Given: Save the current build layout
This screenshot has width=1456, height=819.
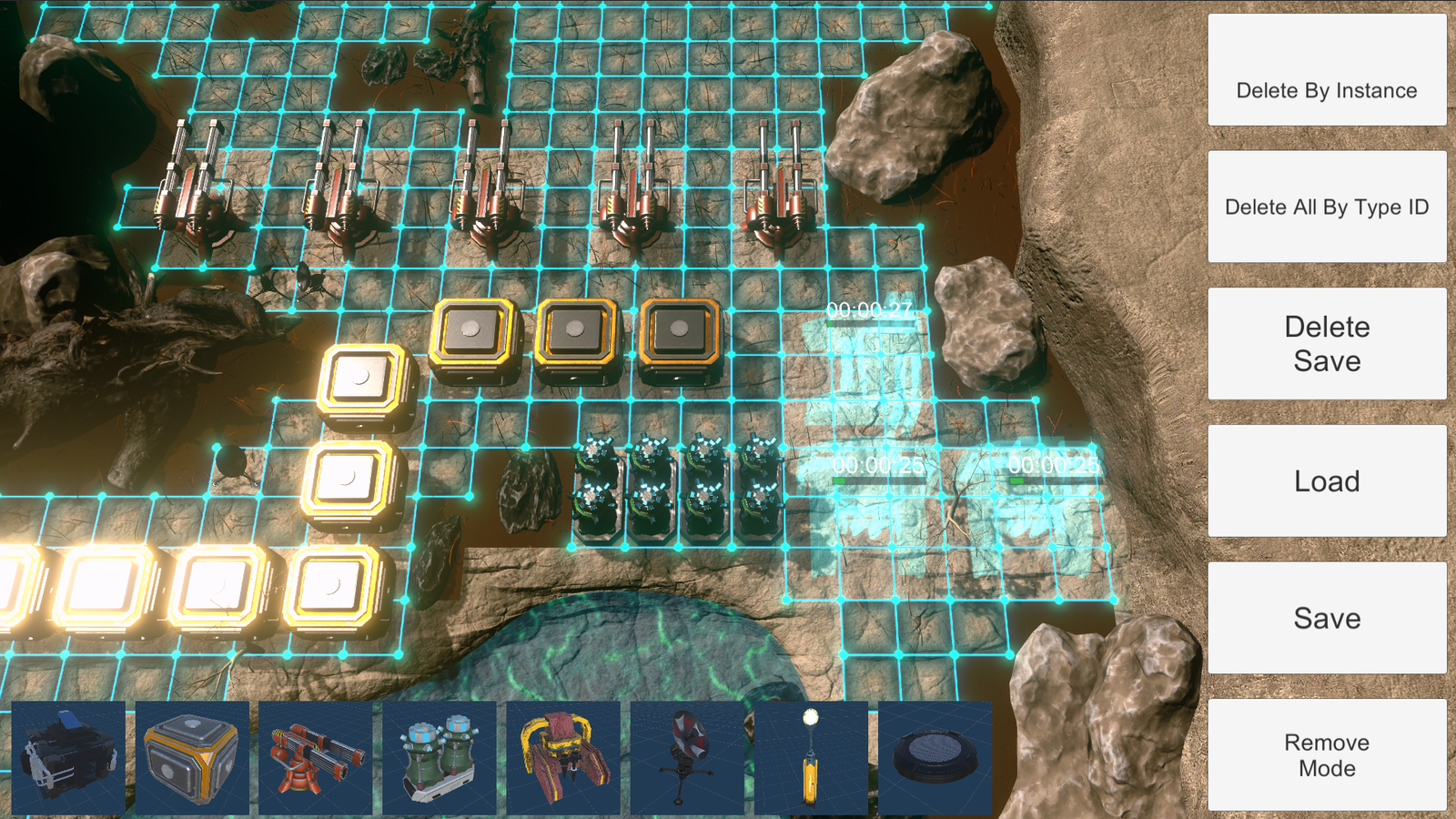Looking at the screenshot, I should [x=1326, y=618].
